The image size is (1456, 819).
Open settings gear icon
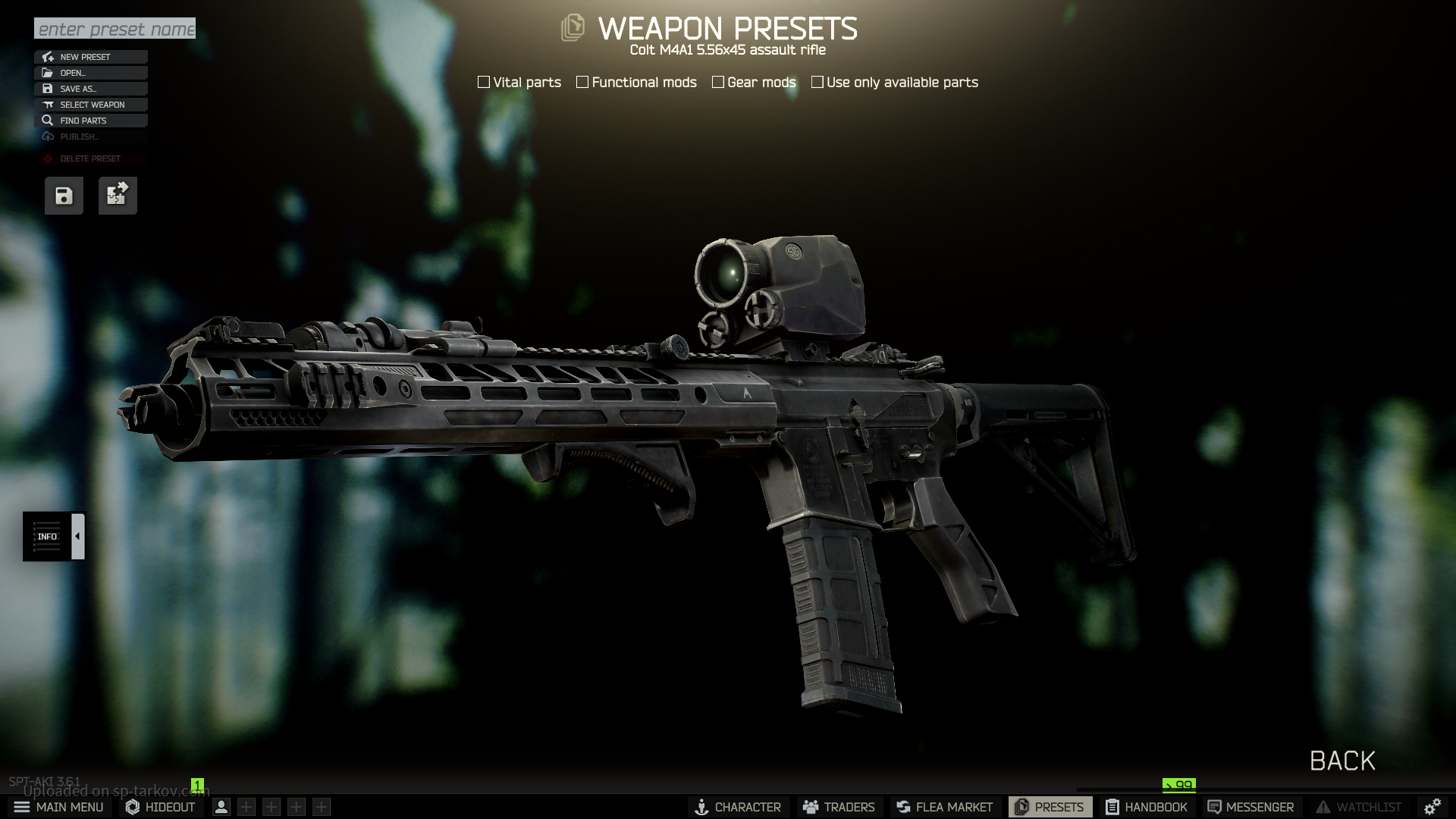click(1432, 807)
